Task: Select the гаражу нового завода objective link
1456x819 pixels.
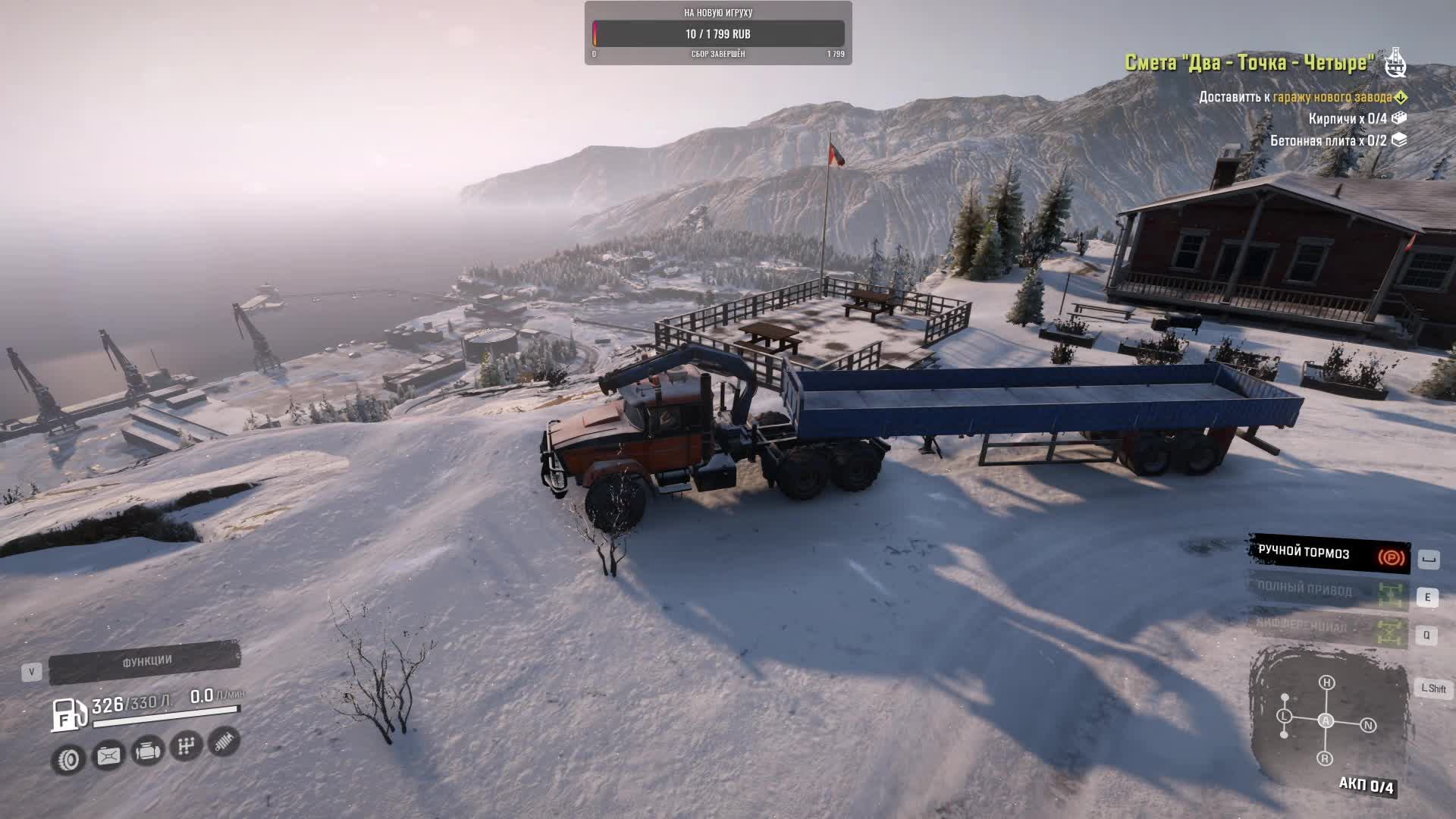Action: (1332, 97)
